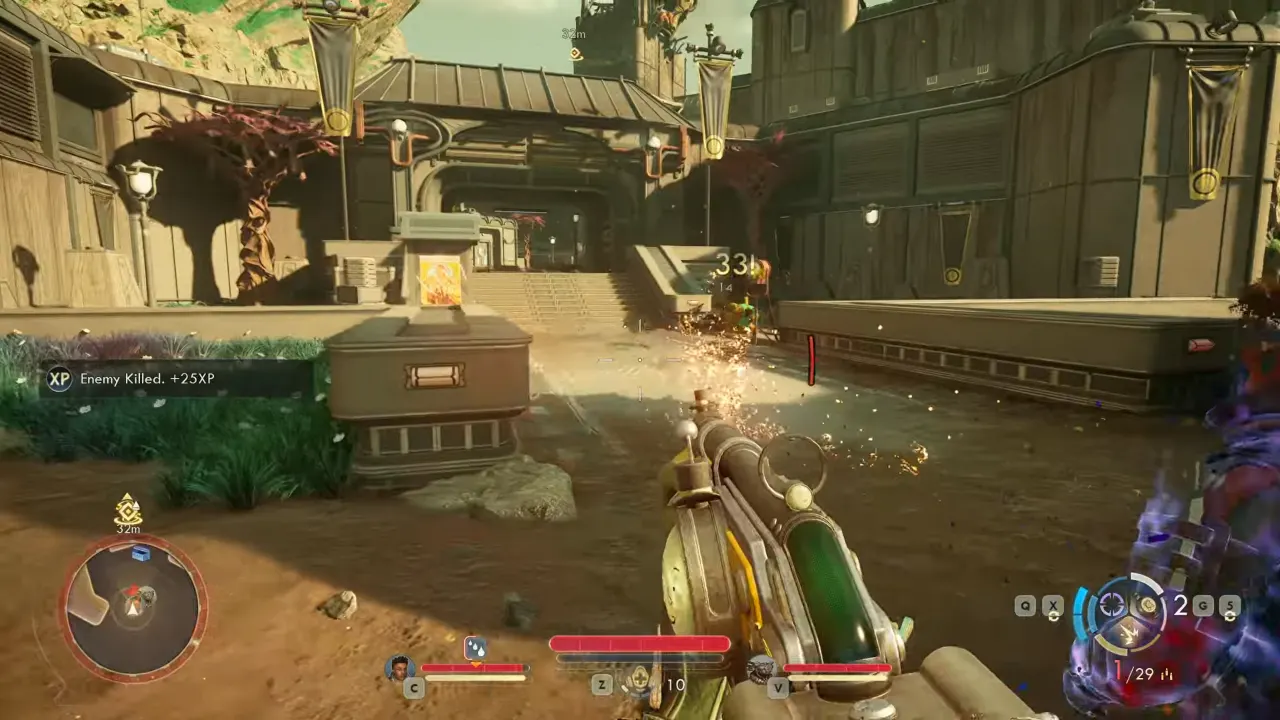Click the large red enemy health bar
The width and height of the screenshot is (1280, 720).
click(640, 644)
